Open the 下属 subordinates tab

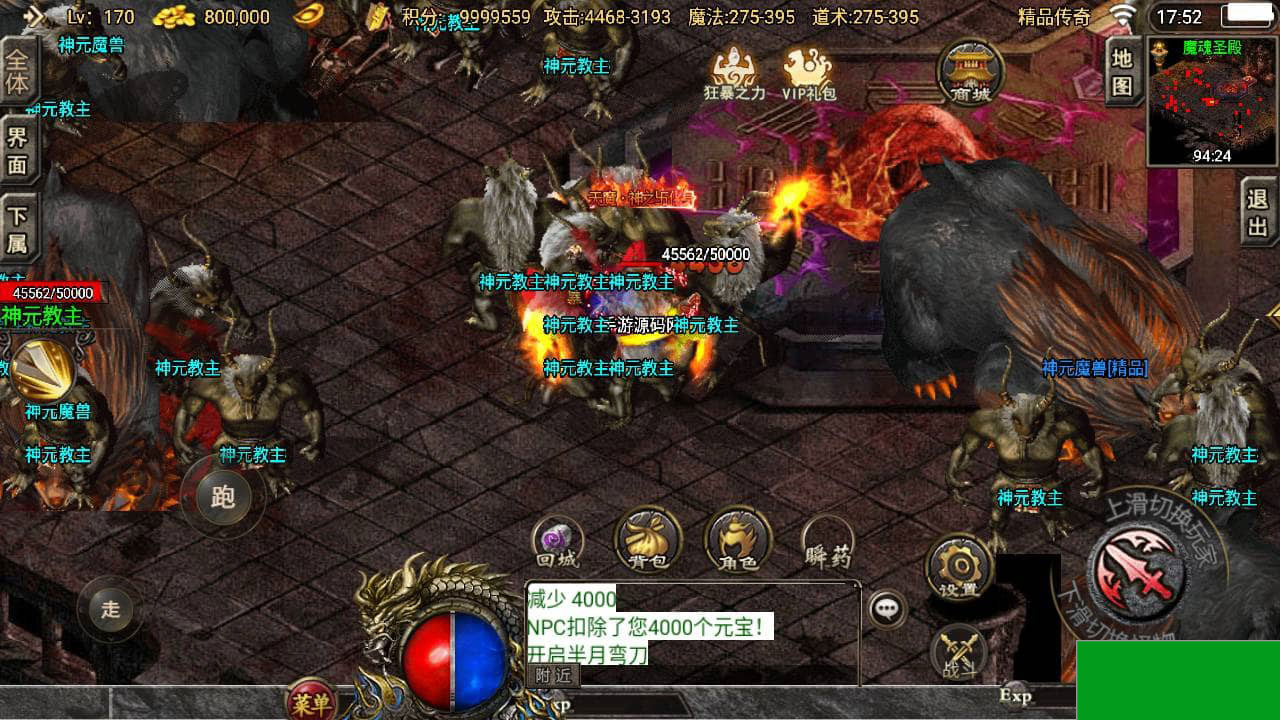point(18,230)
